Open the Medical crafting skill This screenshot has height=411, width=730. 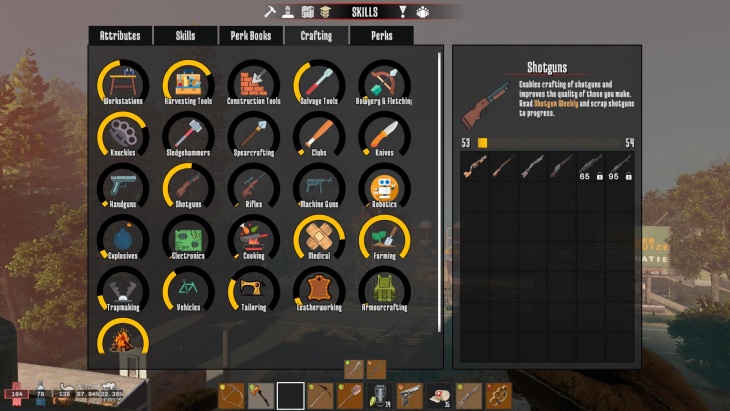tap(318, 237)
